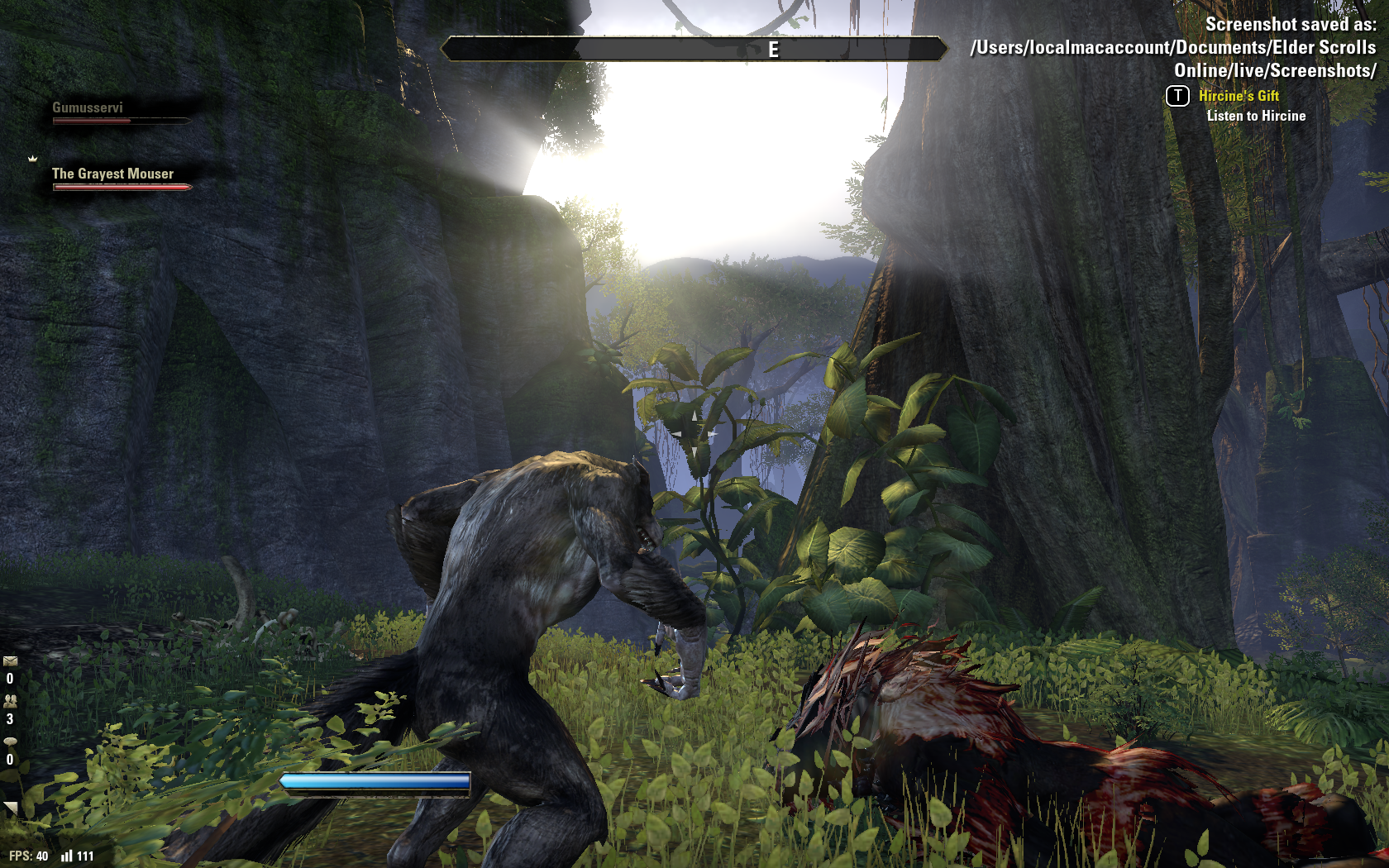Expand the minimized chat window corner
The width and height of the screenshot is (1389, 868).
(x=10, y=808)
